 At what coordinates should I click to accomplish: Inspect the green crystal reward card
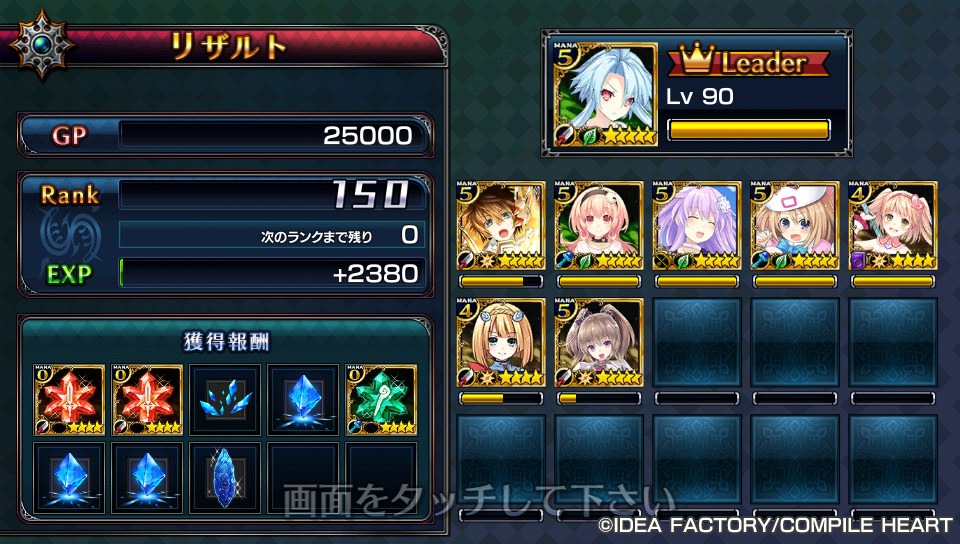click(x=381, y=400)
